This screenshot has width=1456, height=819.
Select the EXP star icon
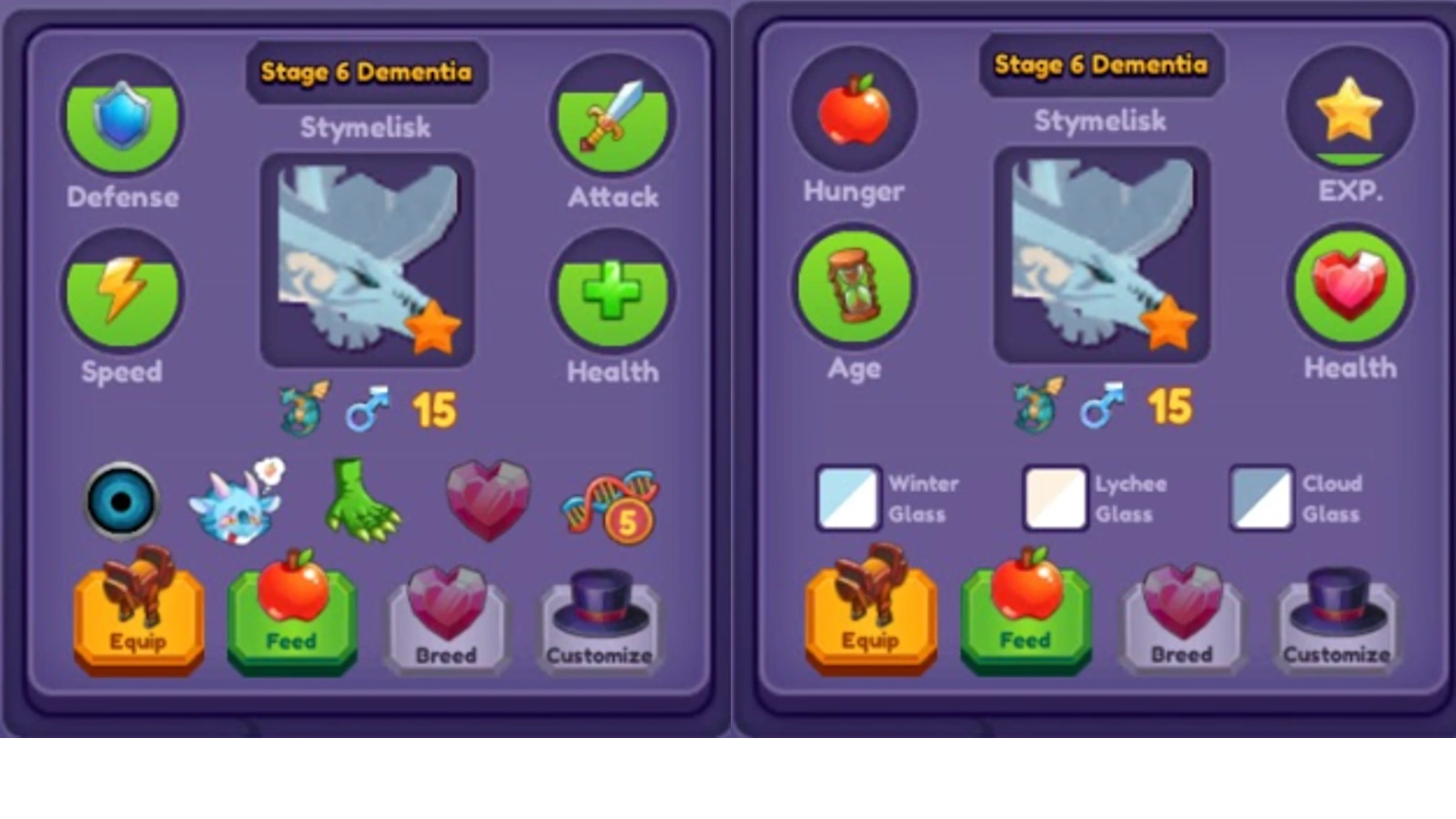coord(1350,109)
